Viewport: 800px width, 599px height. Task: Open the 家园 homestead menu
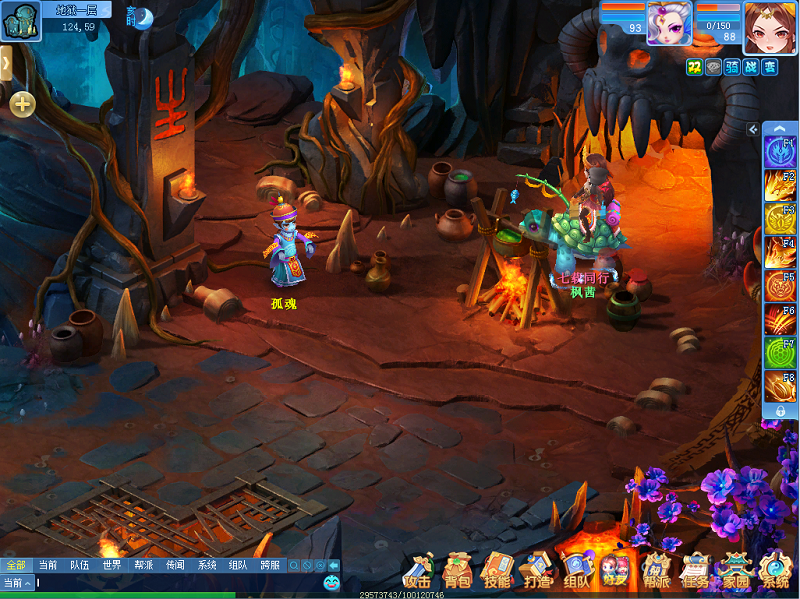click(735, 572)
